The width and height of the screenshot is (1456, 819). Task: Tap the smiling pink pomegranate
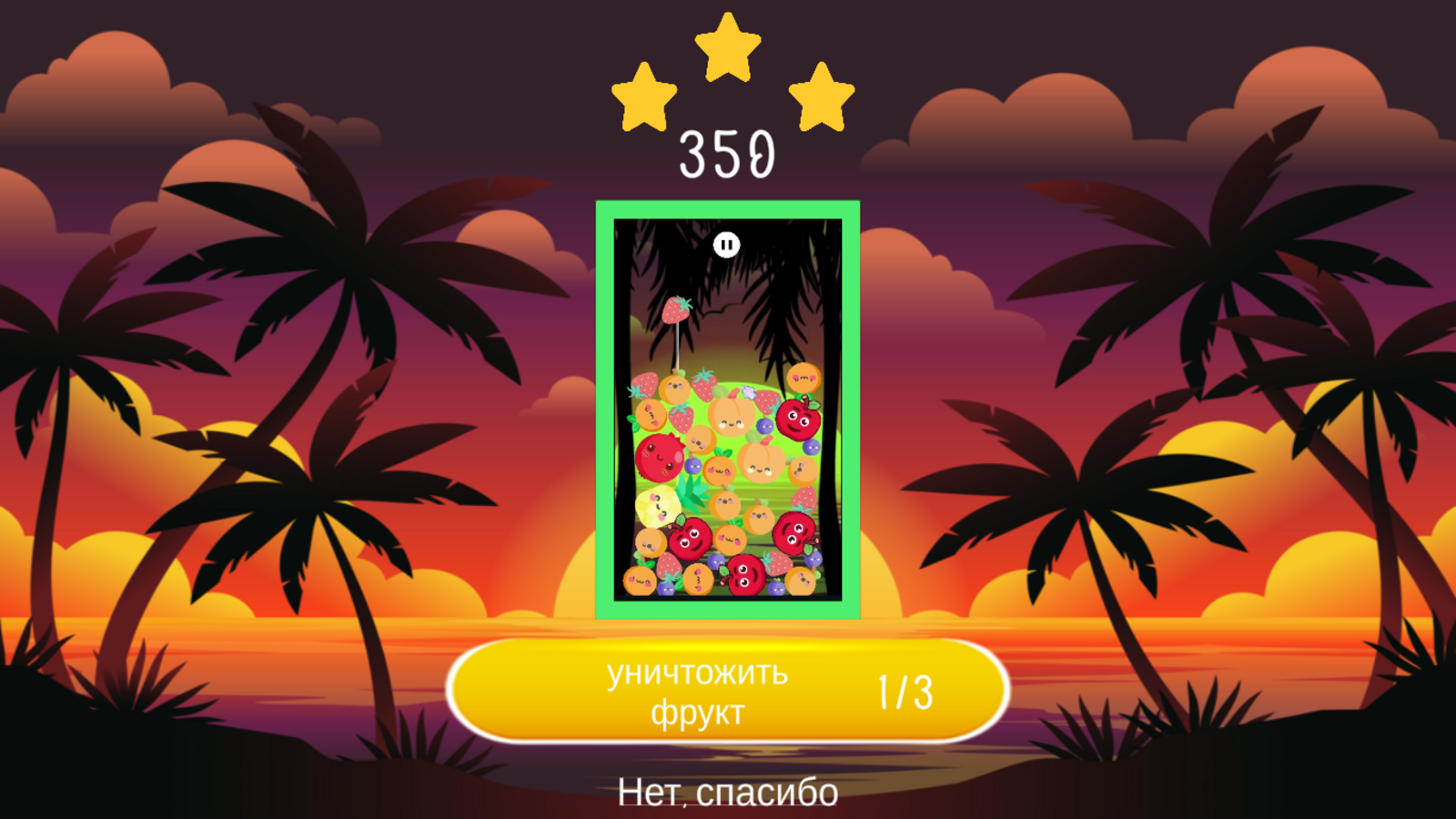pos(658,458)
